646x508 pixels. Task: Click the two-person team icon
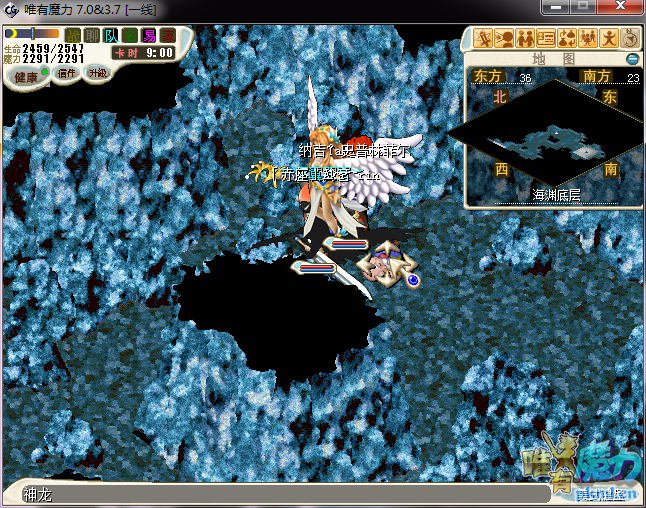tap(526, 39)
